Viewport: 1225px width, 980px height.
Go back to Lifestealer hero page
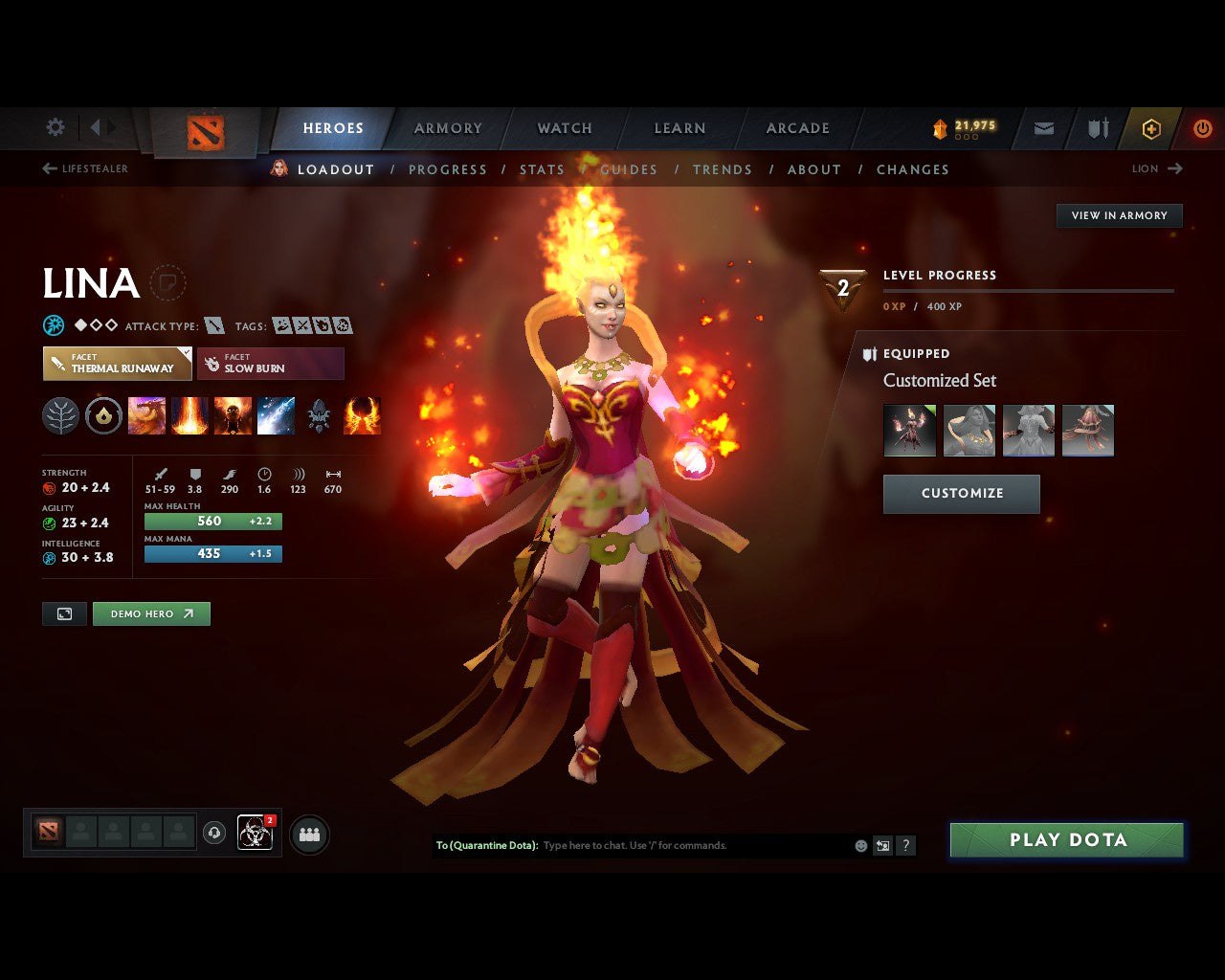coord(88,168)
